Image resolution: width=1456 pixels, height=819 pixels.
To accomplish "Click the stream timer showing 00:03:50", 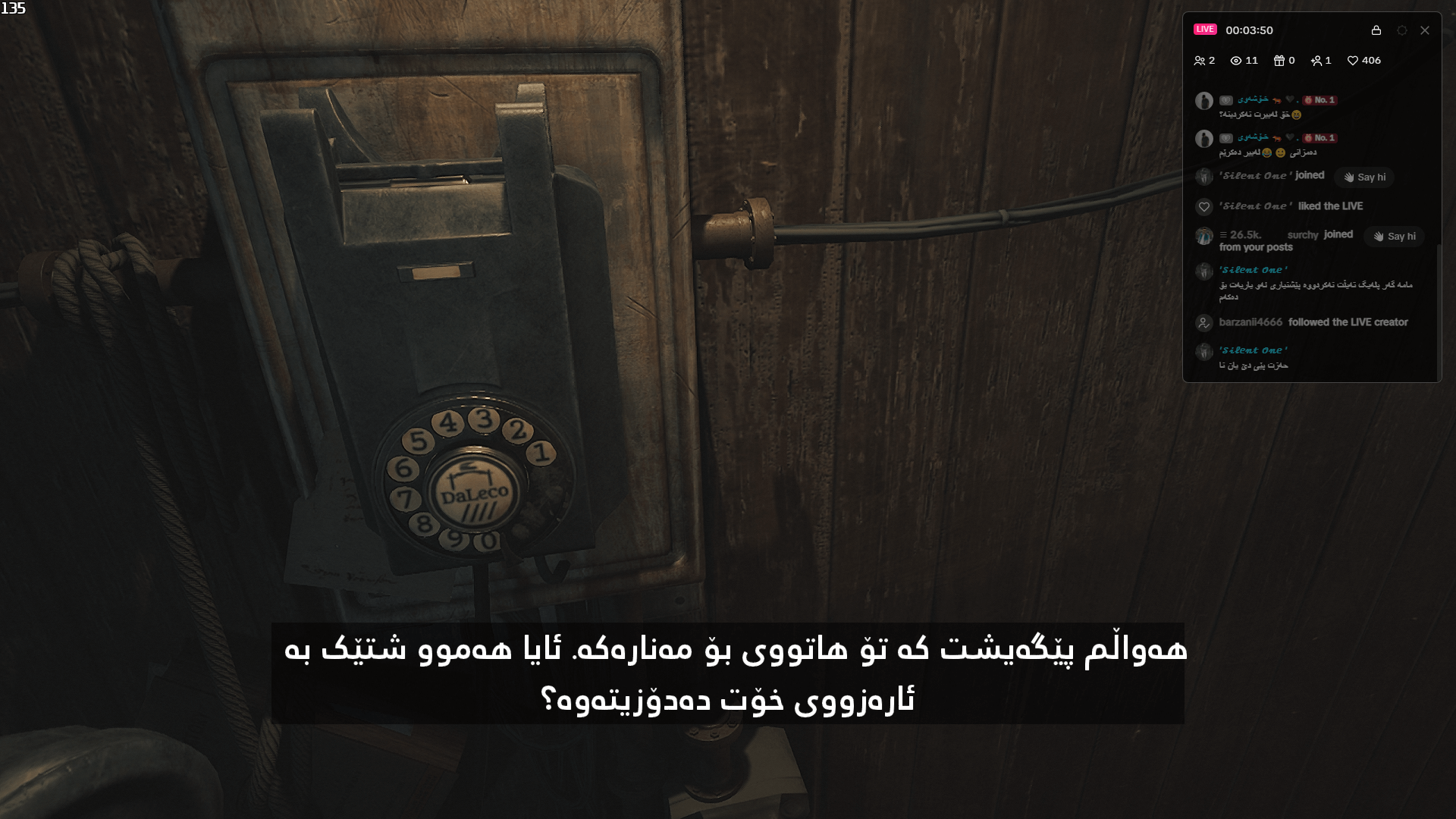I will click(x=1249, y=30).
